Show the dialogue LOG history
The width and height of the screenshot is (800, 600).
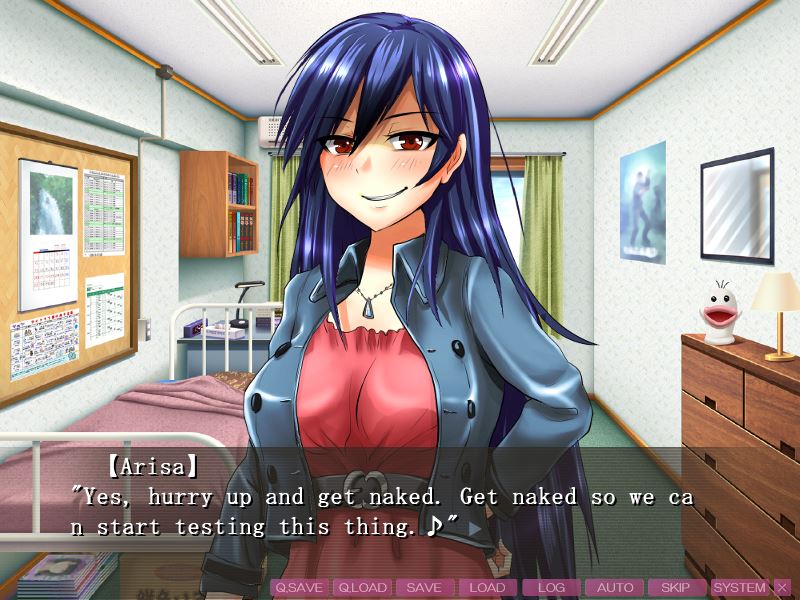pyautogui.click(x=551, y=588)
